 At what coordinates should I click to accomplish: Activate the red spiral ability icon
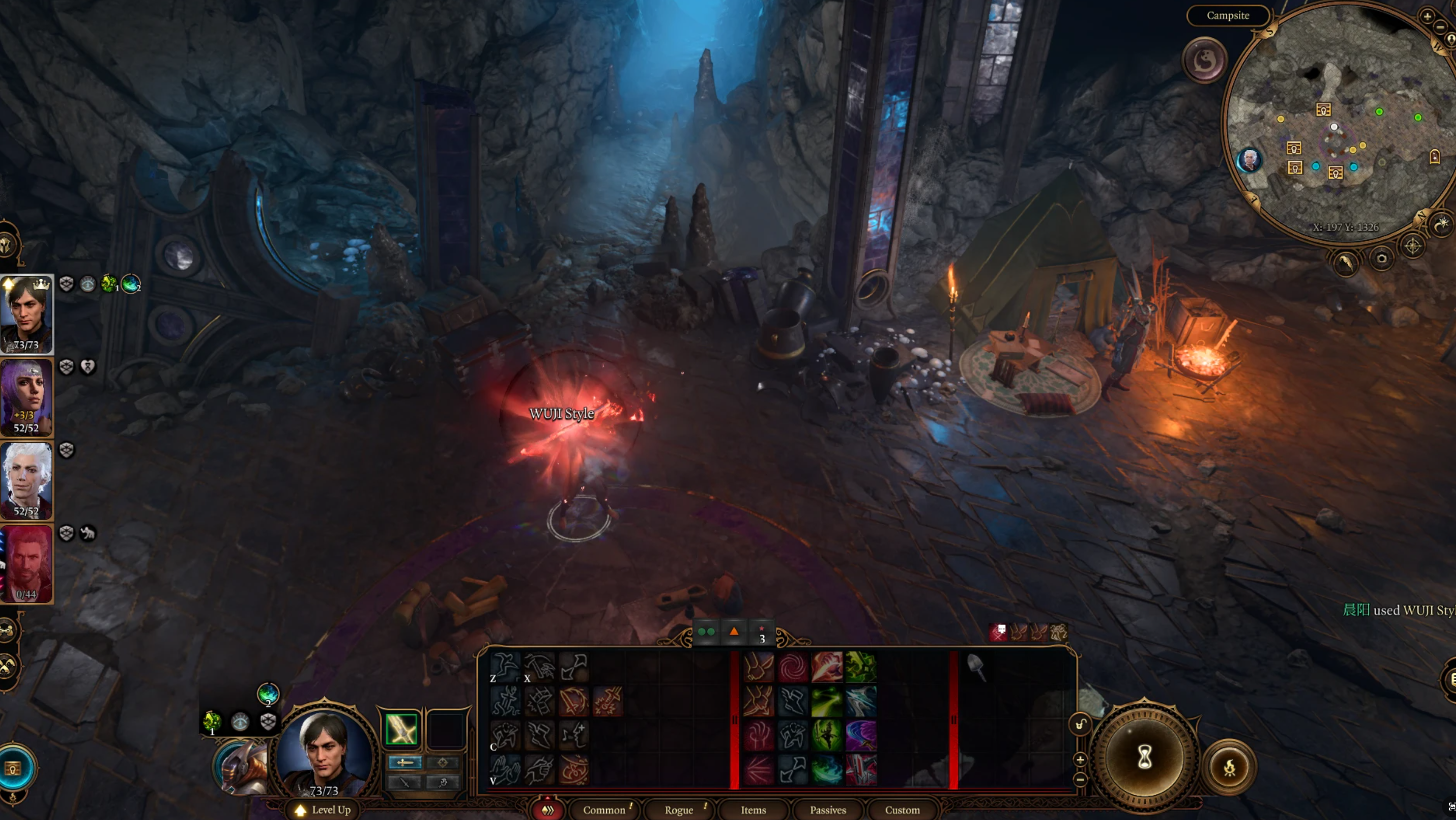pos(792,667)
